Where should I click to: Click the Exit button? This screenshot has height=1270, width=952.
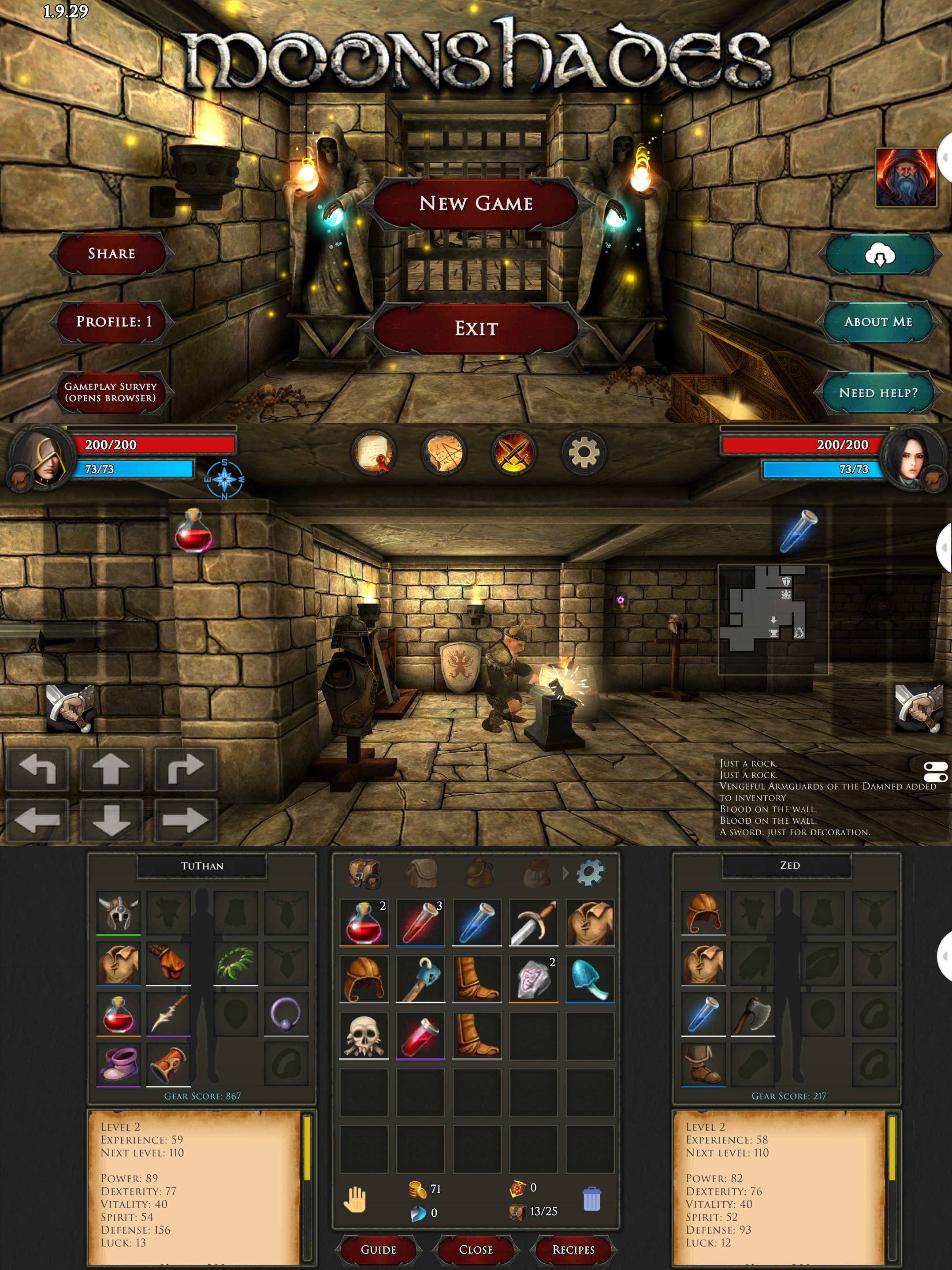pyautogui.click(x=476, y=329)
